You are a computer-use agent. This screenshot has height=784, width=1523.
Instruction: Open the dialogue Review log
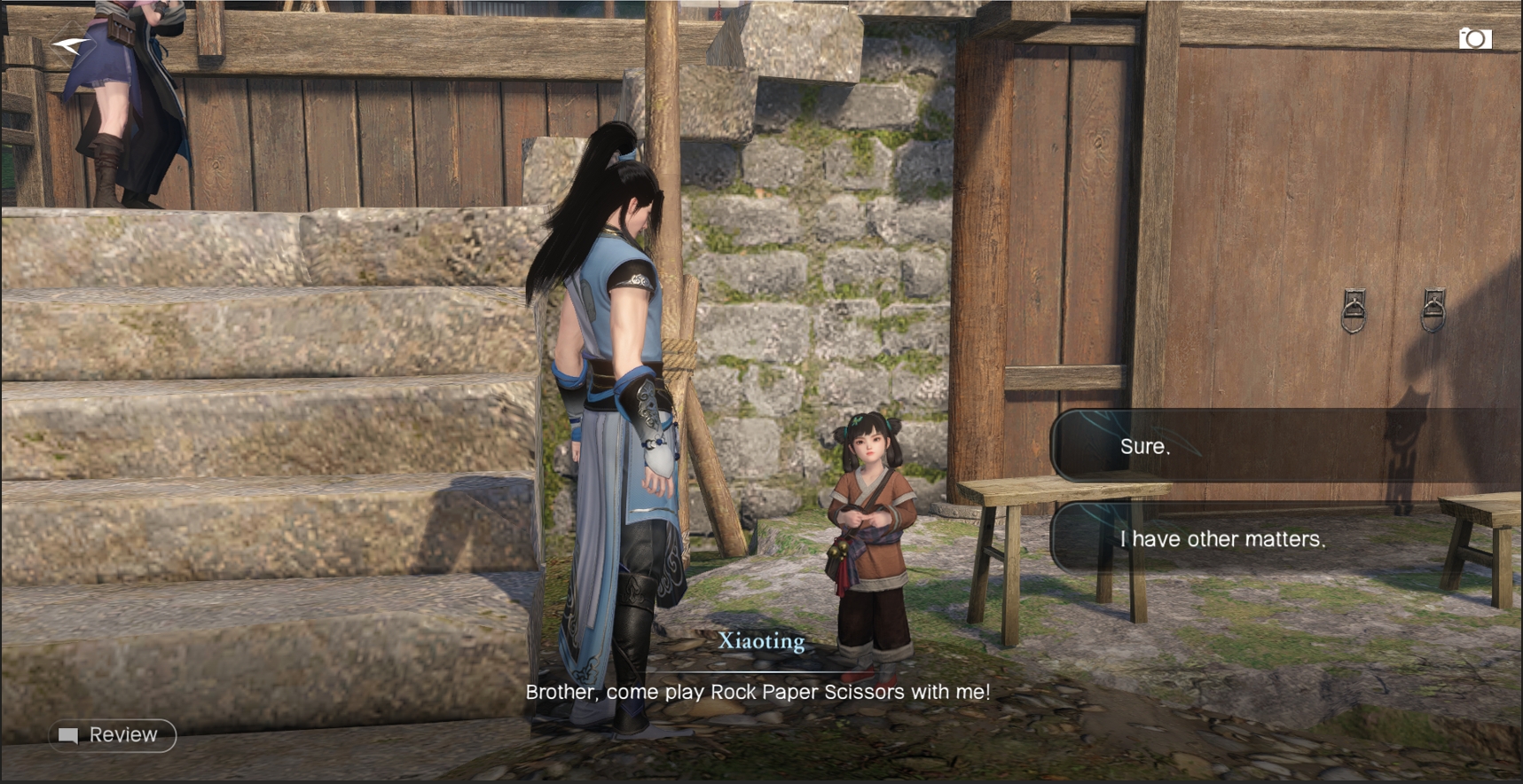112,735
